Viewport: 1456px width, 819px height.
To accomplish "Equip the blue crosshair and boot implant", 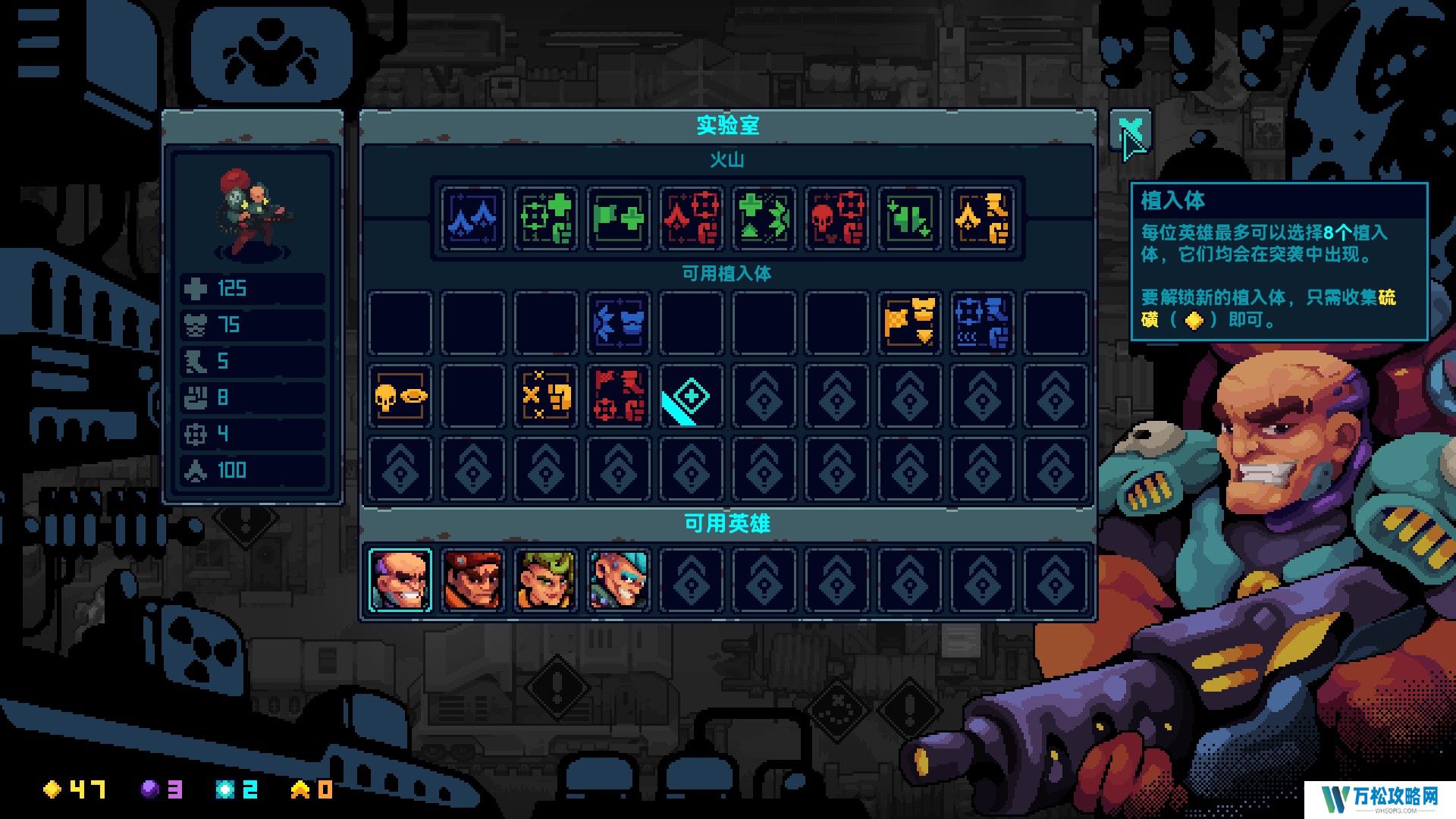I will click(x=983, y=323).
